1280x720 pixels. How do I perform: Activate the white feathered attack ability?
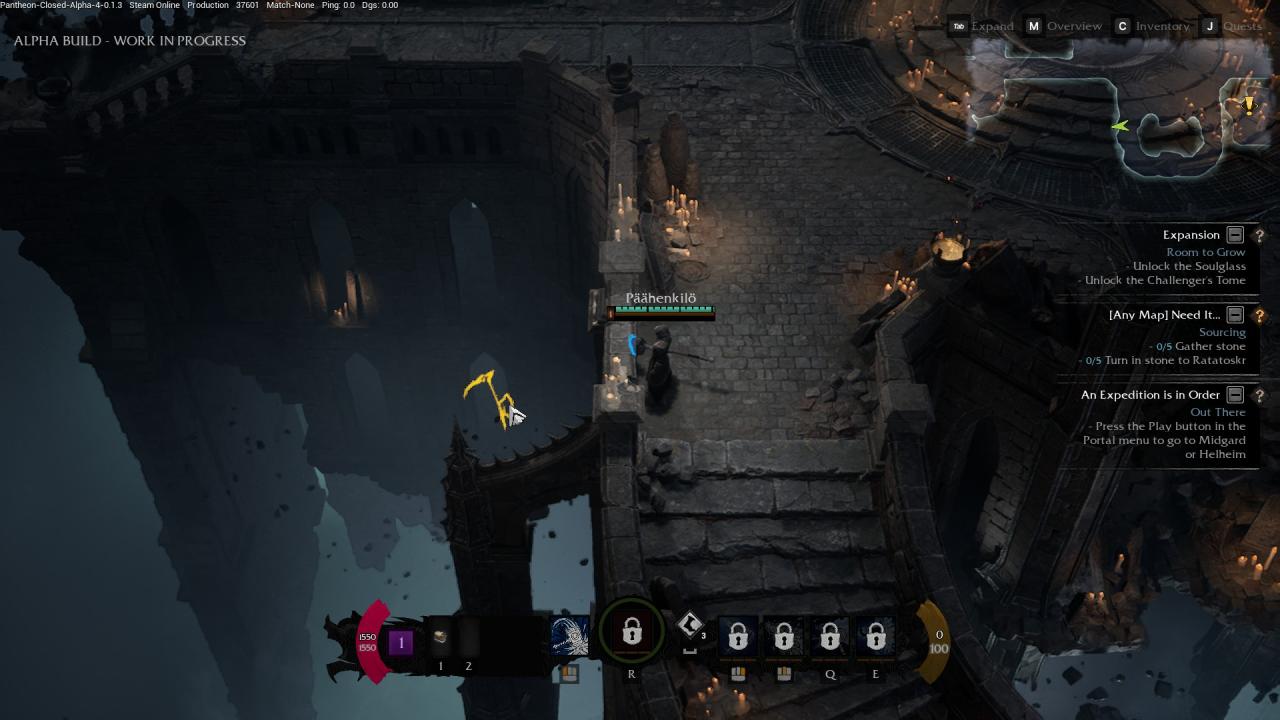click(570, 636)
